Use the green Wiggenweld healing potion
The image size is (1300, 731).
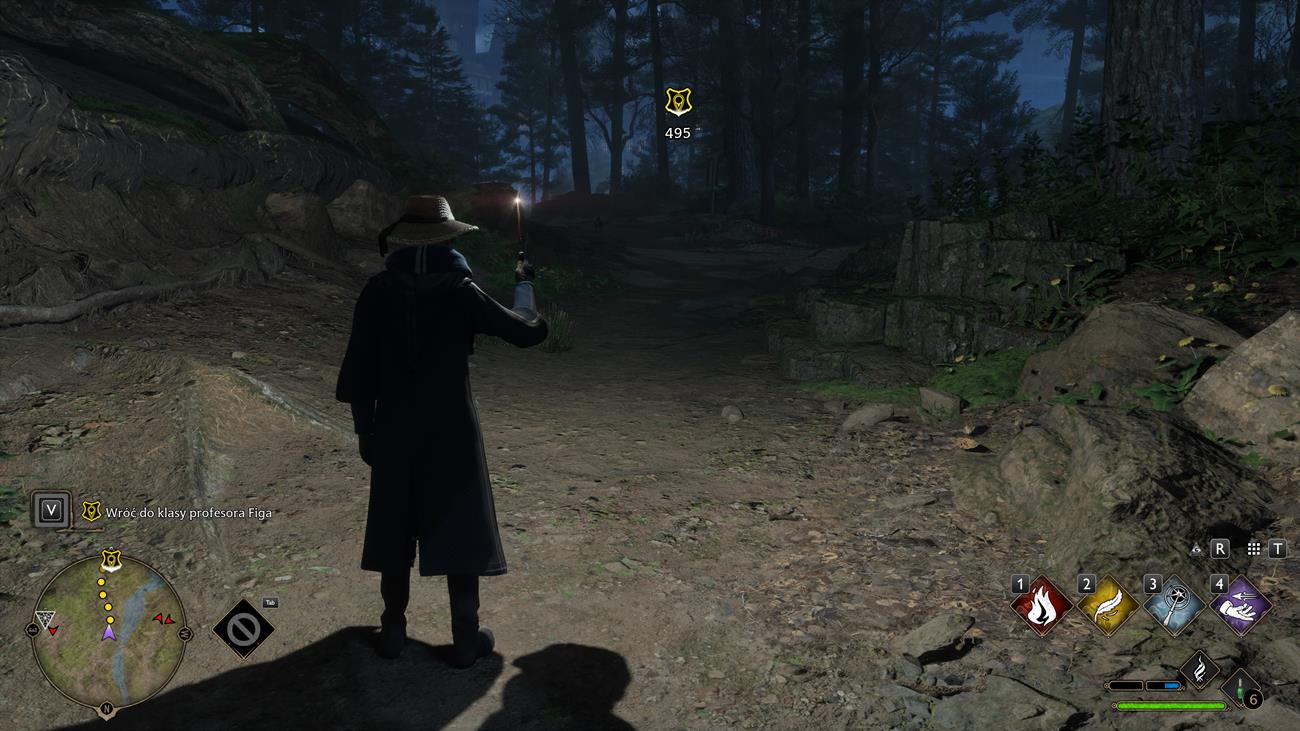pos(1241,689)
